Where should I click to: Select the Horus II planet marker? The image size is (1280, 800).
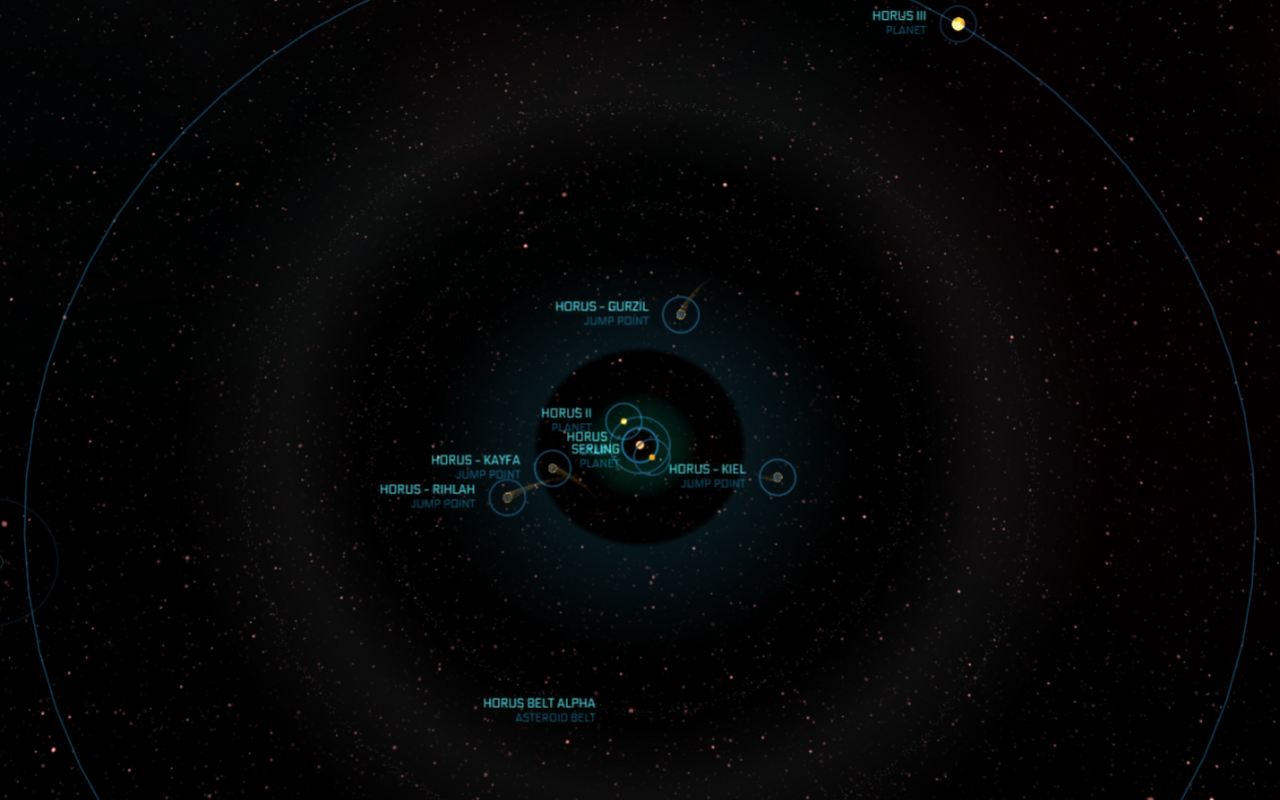[x=623, y=421]
